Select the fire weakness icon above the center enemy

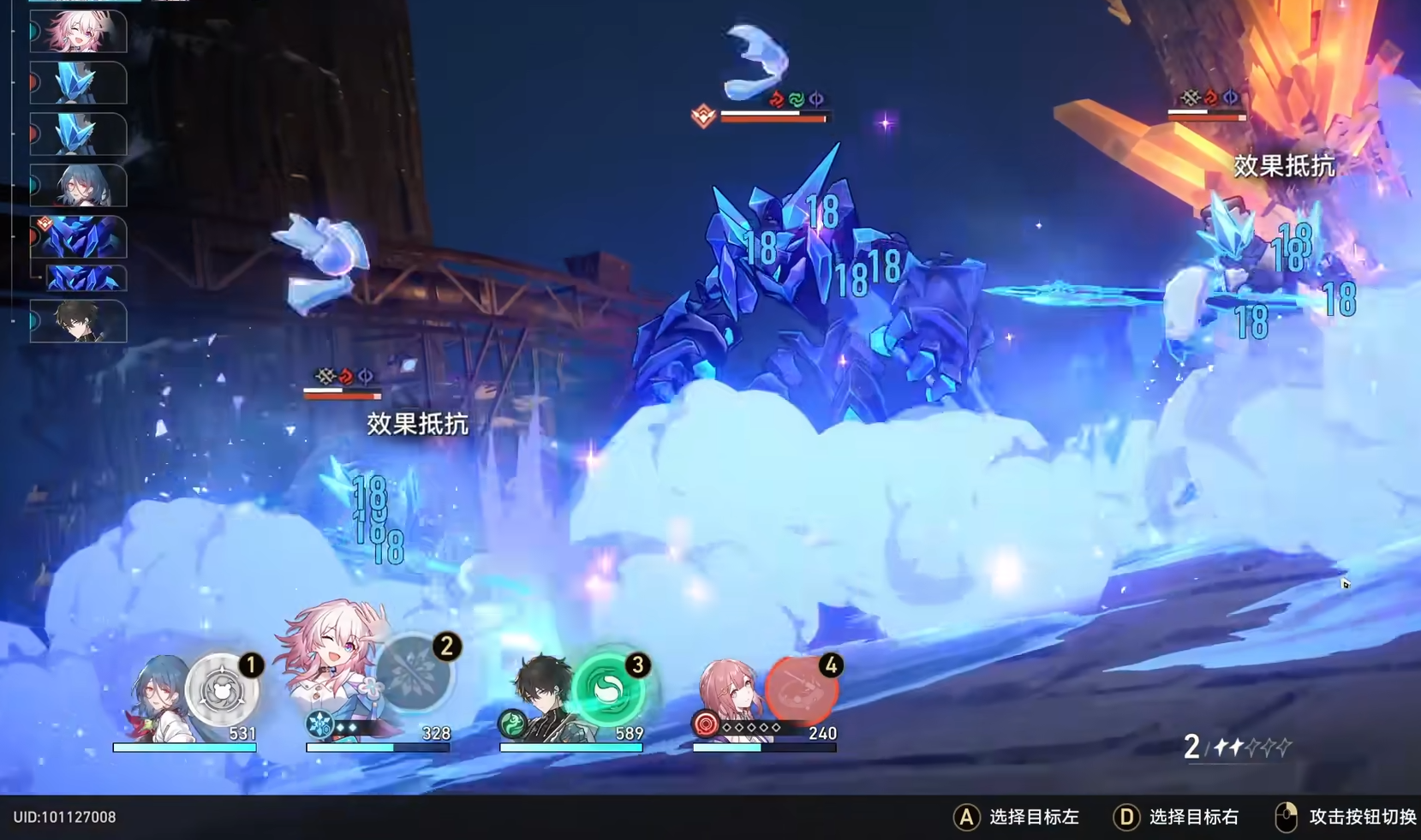[776, 98]
